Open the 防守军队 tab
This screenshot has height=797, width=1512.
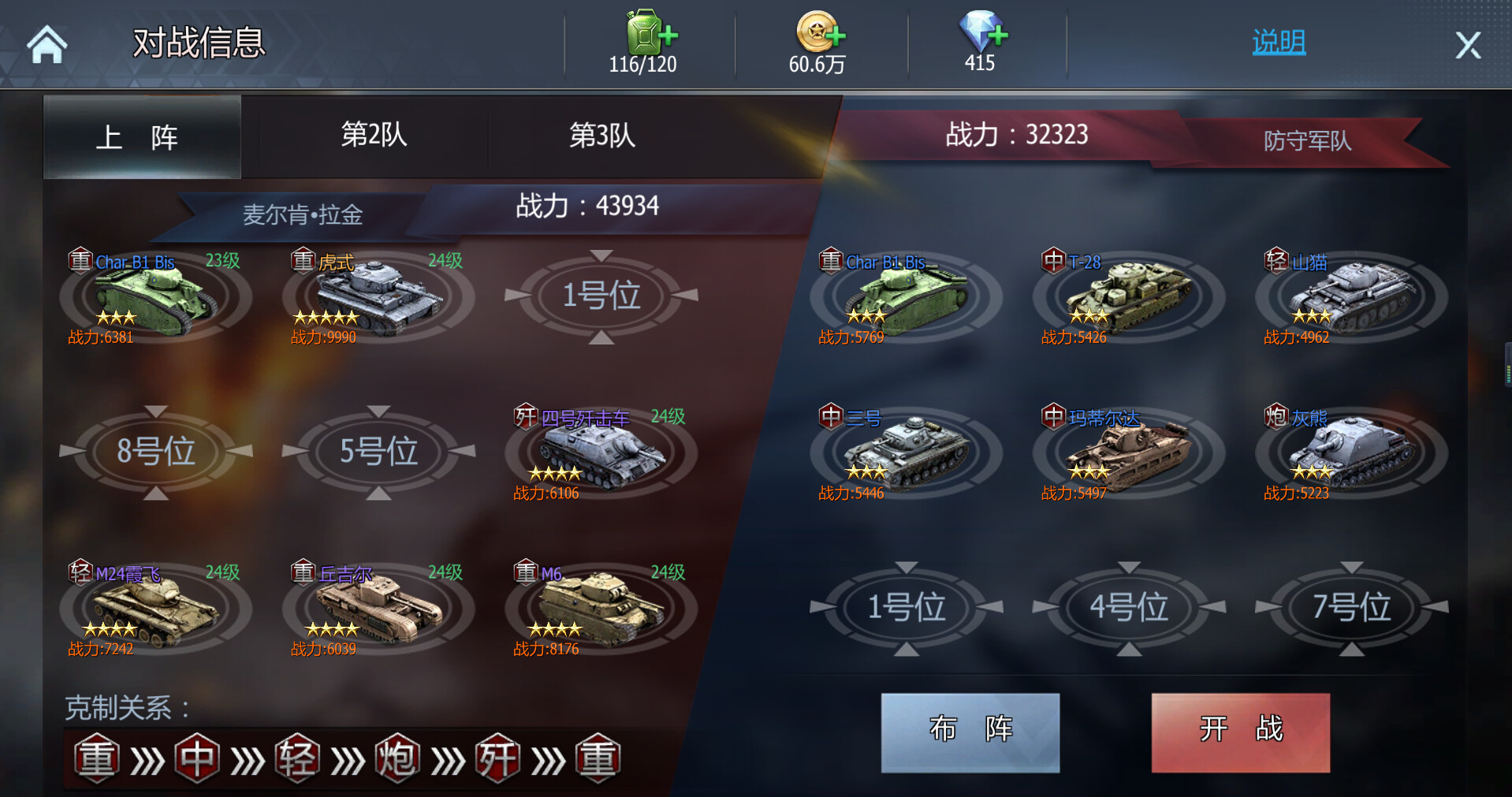pos(1307,140)
